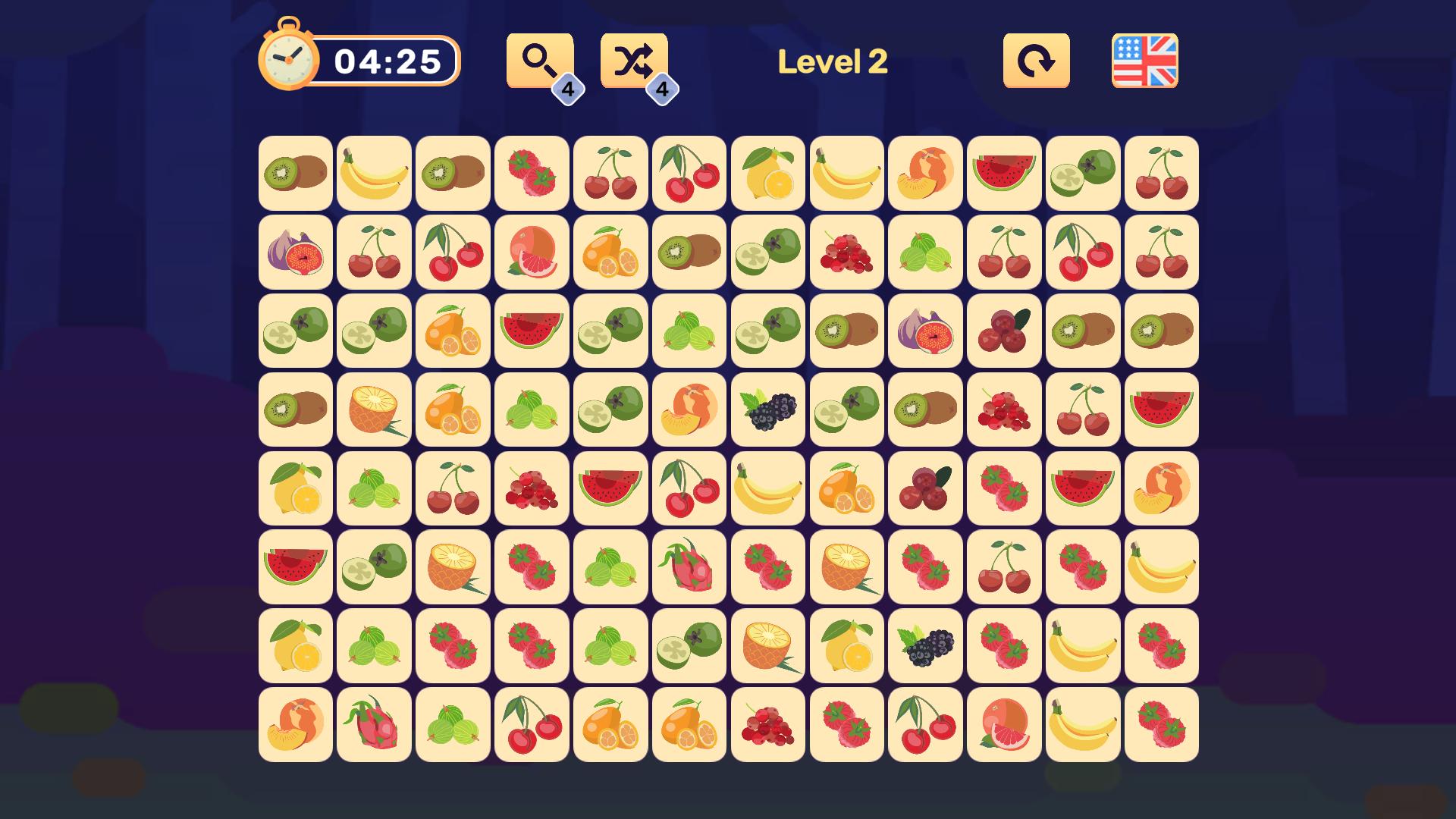
Task: Click the Level 2 heading
Action: [833, 62]
